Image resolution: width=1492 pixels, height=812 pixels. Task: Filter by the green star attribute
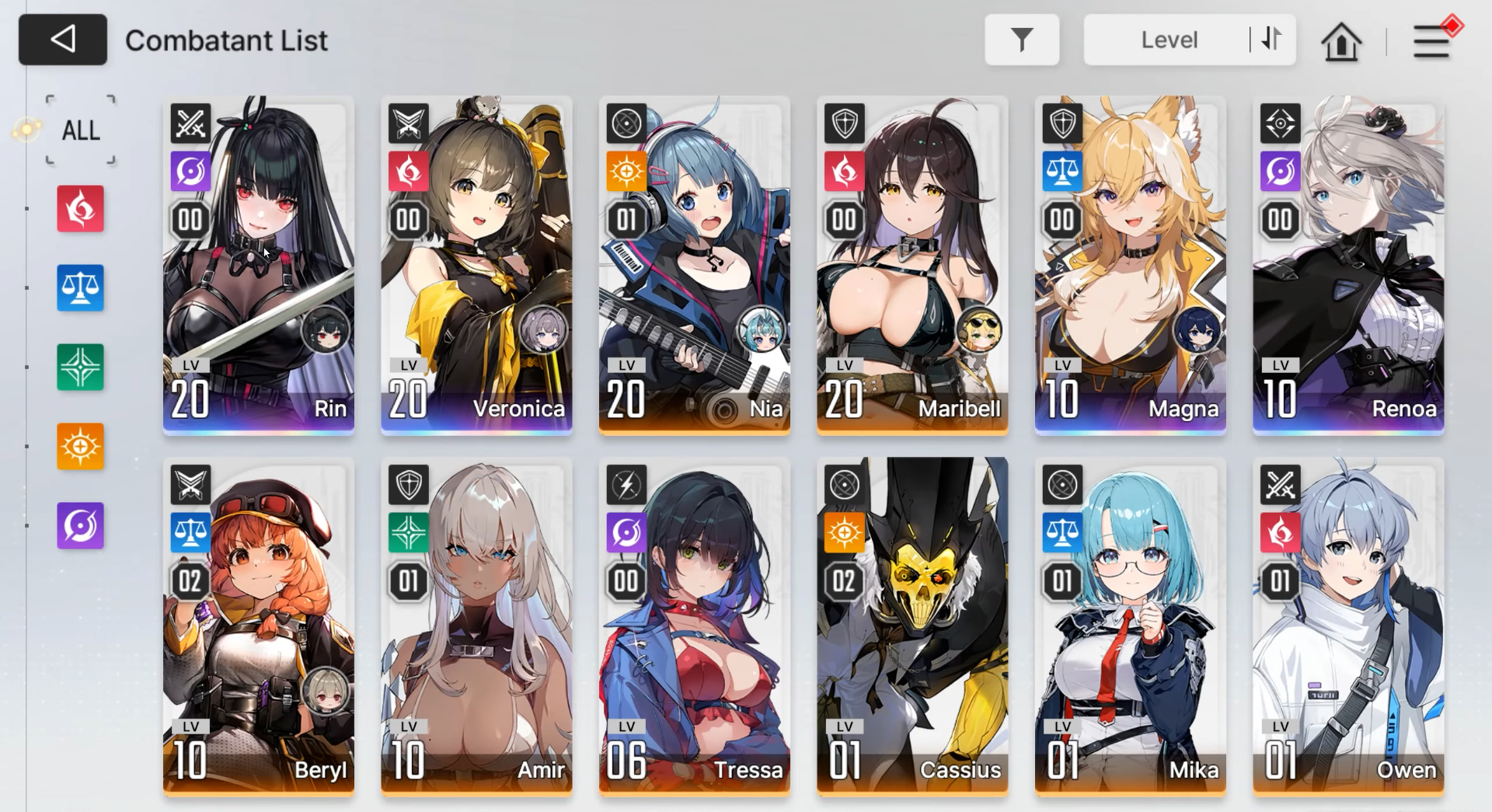coord(80,368)
